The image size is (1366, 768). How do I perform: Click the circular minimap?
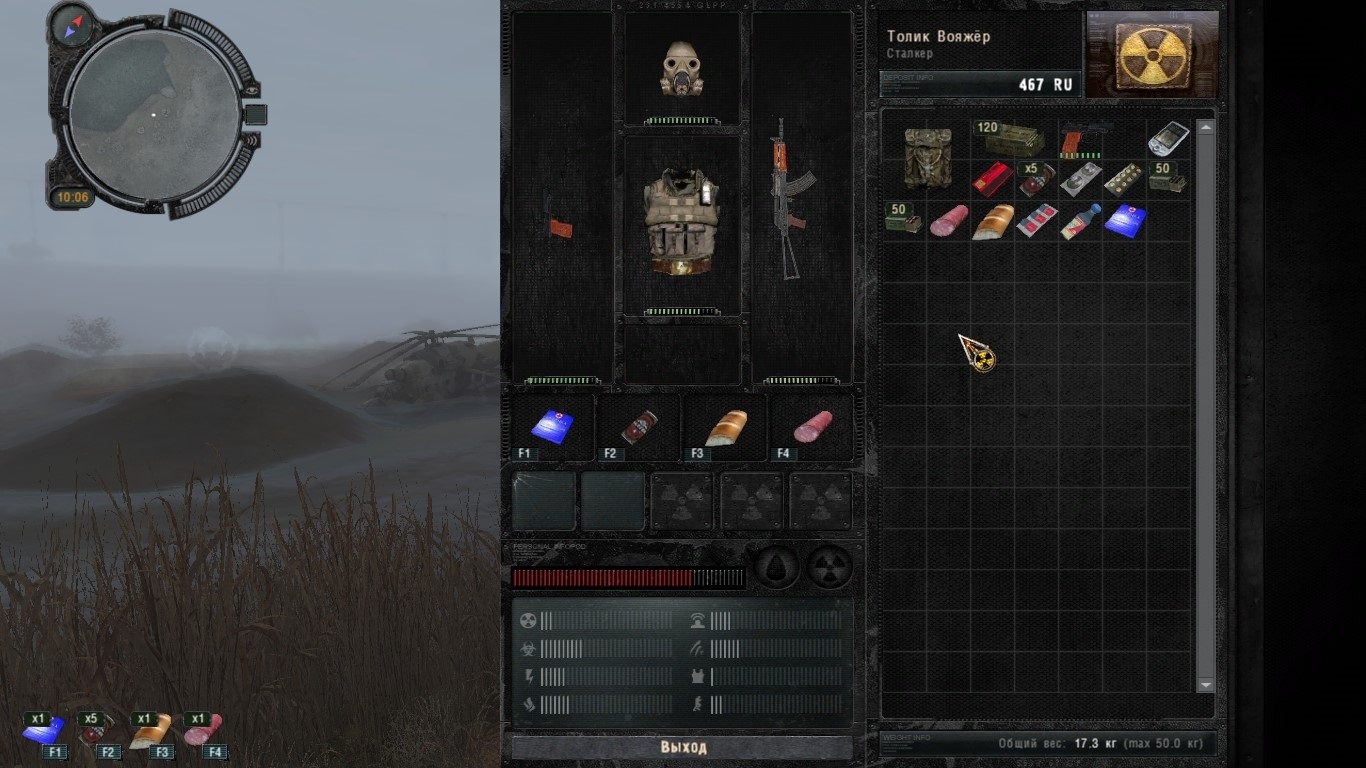point(154,115)
